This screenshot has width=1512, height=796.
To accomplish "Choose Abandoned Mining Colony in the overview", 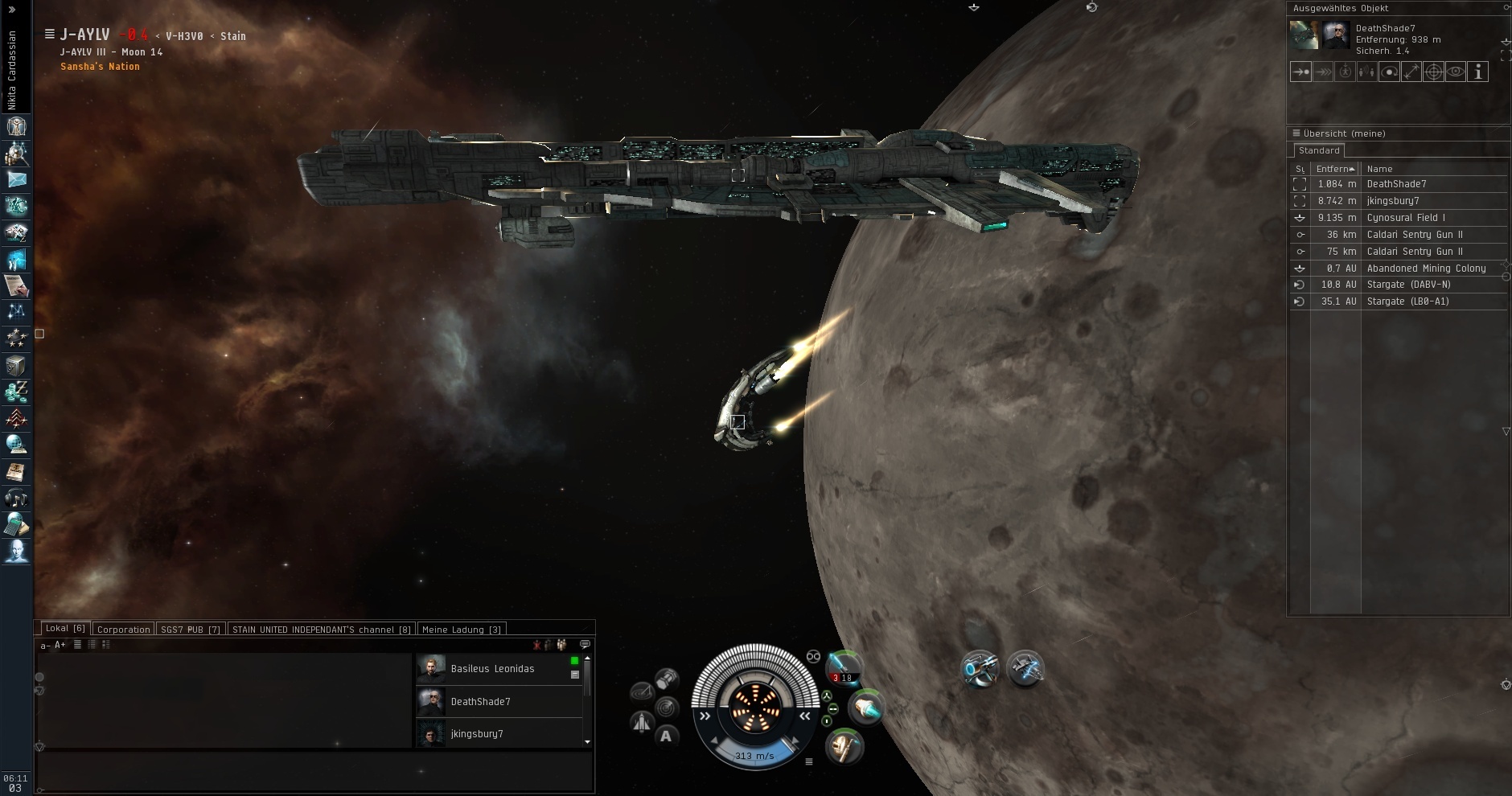I will click(x=1426, y=269).
